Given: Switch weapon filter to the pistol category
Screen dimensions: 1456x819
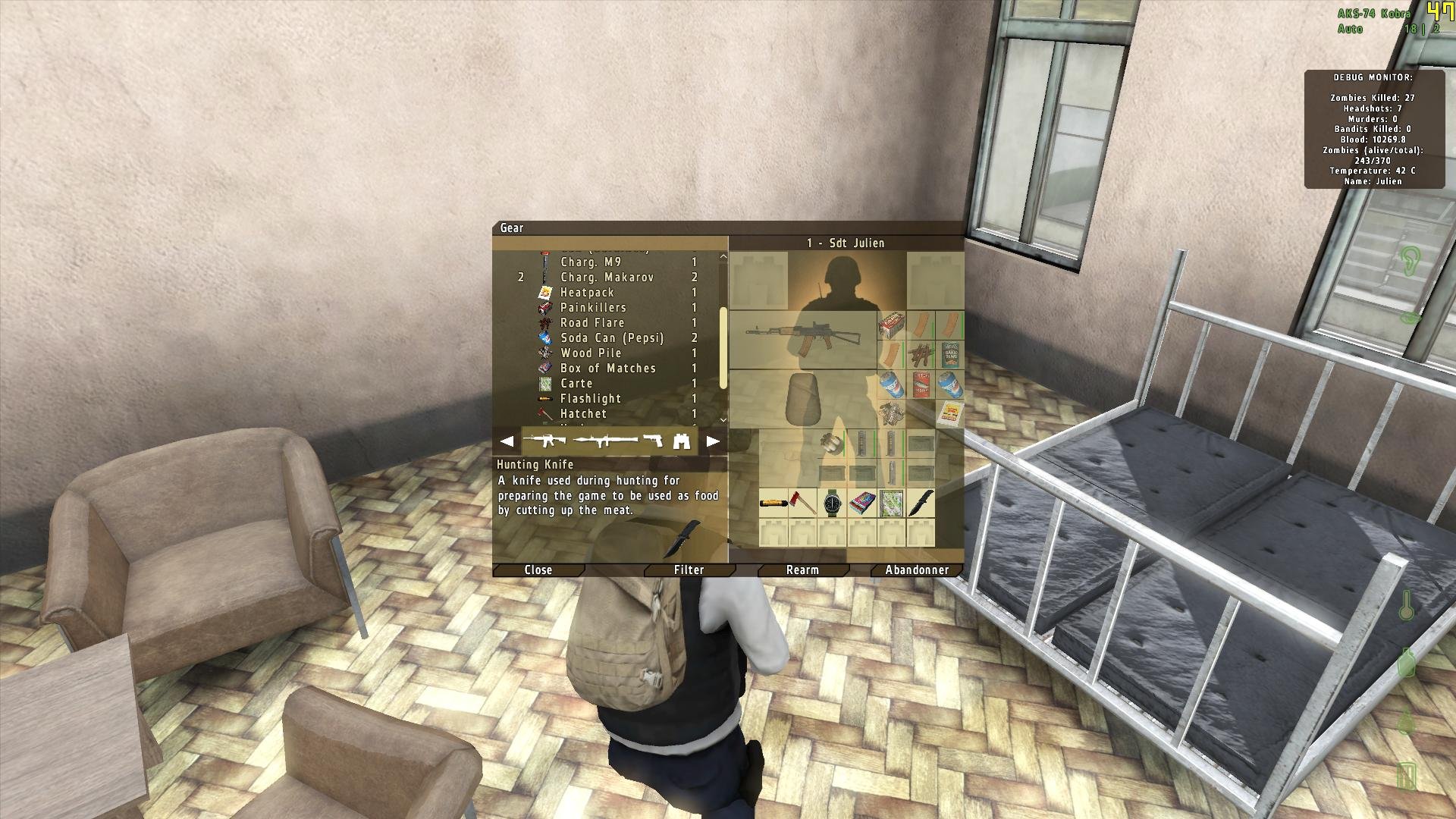Looking at the screenshot, I should tap(652, 439).
